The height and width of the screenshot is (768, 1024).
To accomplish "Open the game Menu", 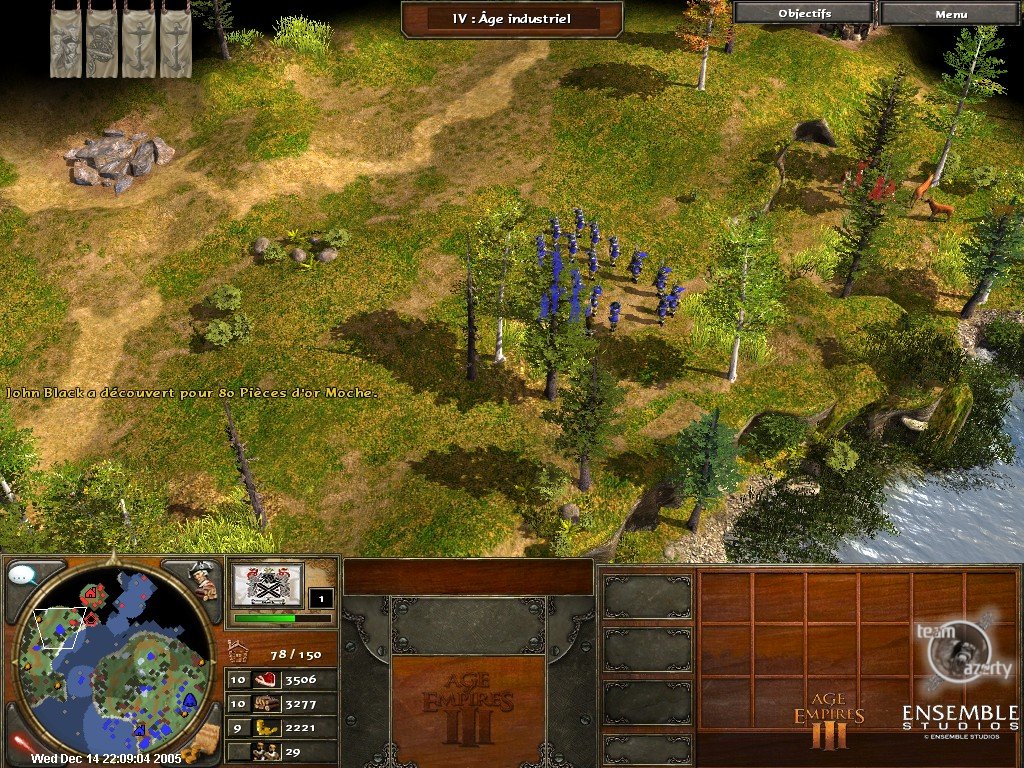I will [x=950, y=13].
